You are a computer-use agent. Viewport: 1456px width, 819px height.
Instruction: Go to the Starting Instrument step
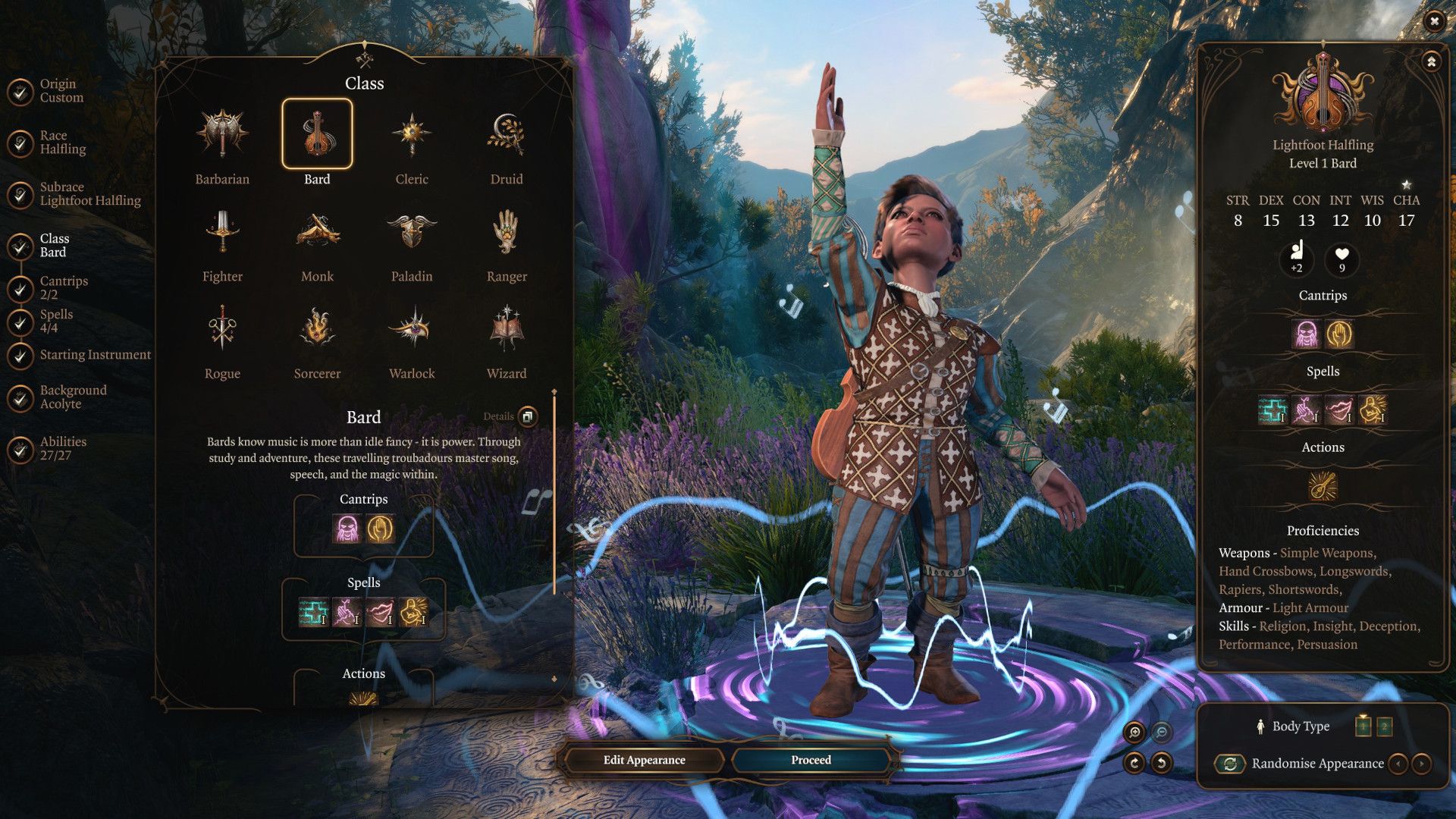pyautogui.click(x=95, y=354)
